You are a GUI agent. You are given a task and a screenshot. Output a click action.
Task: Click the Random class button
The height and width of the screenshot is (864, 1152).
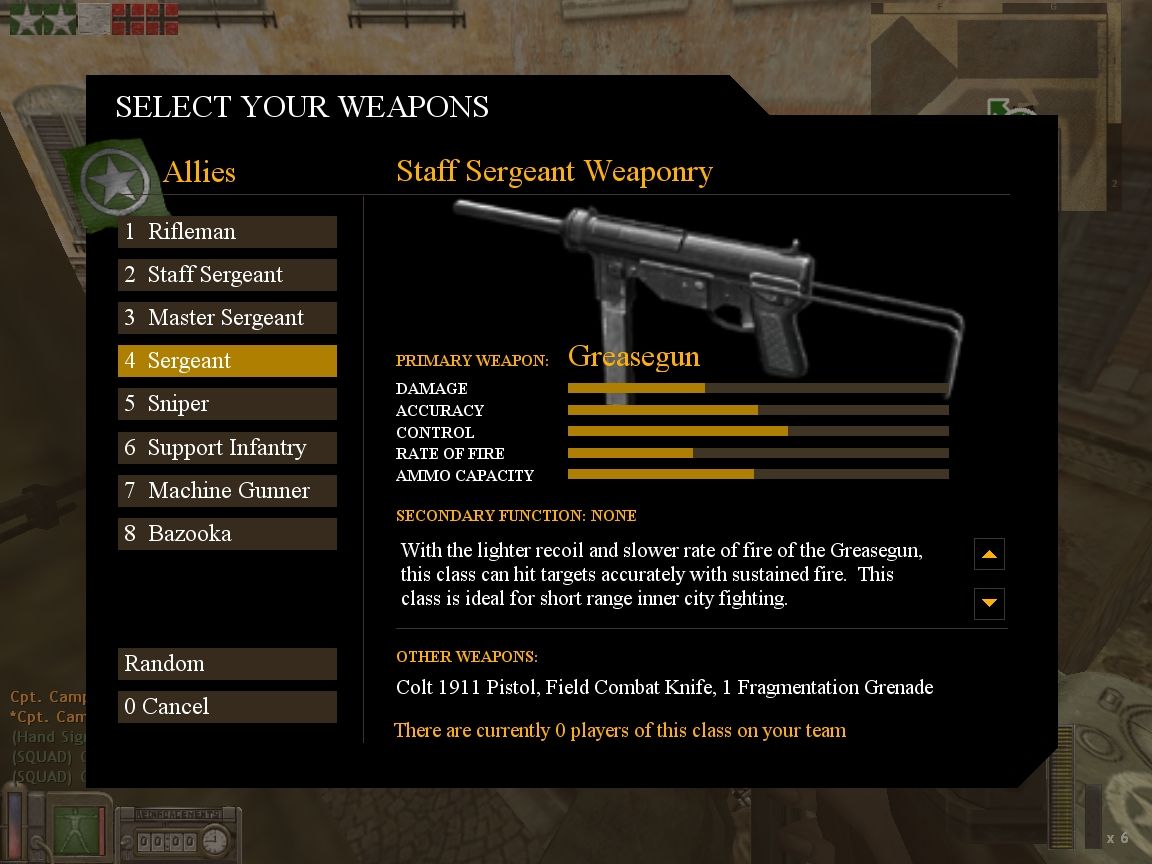coord(227,664)
